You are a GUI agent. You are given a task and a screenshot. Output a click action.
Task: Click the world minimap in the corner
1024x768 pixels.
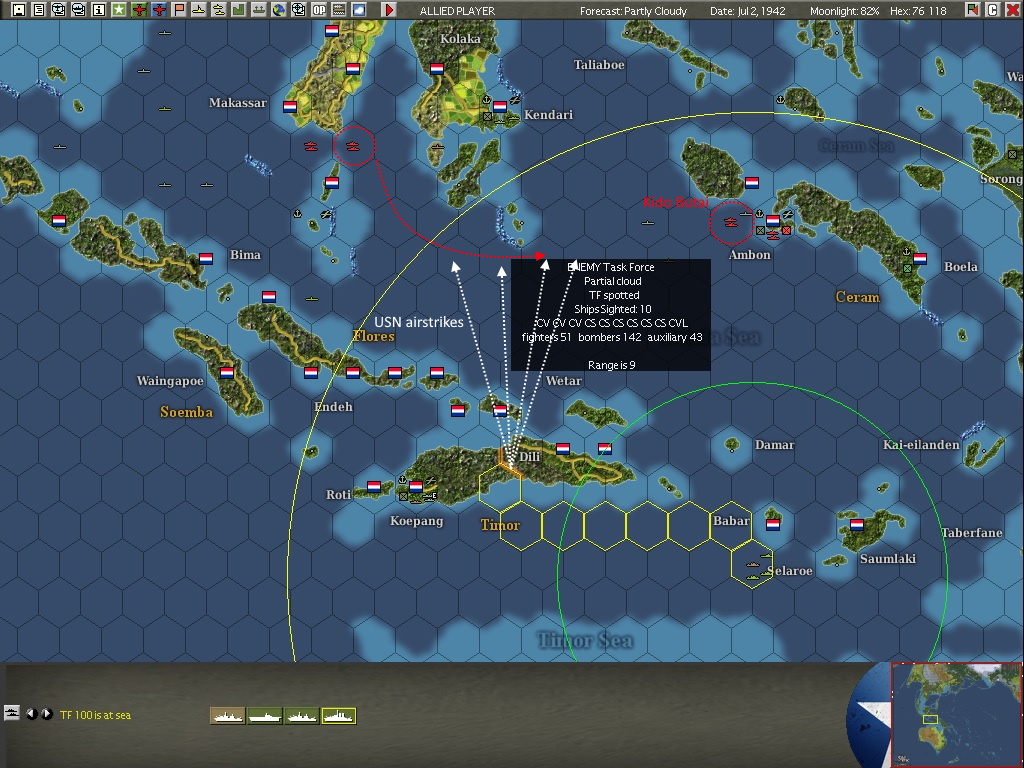[x=956, y=714]
